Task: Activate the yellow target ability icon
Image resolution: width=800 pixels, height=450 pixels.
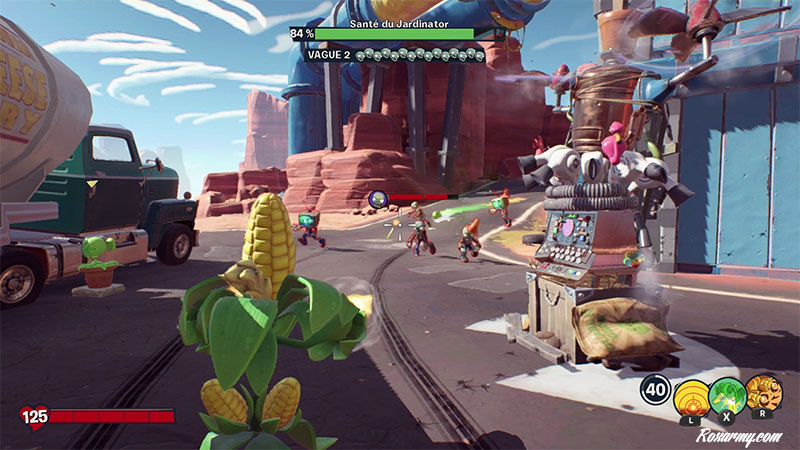Action: click(x=691, y=396)
